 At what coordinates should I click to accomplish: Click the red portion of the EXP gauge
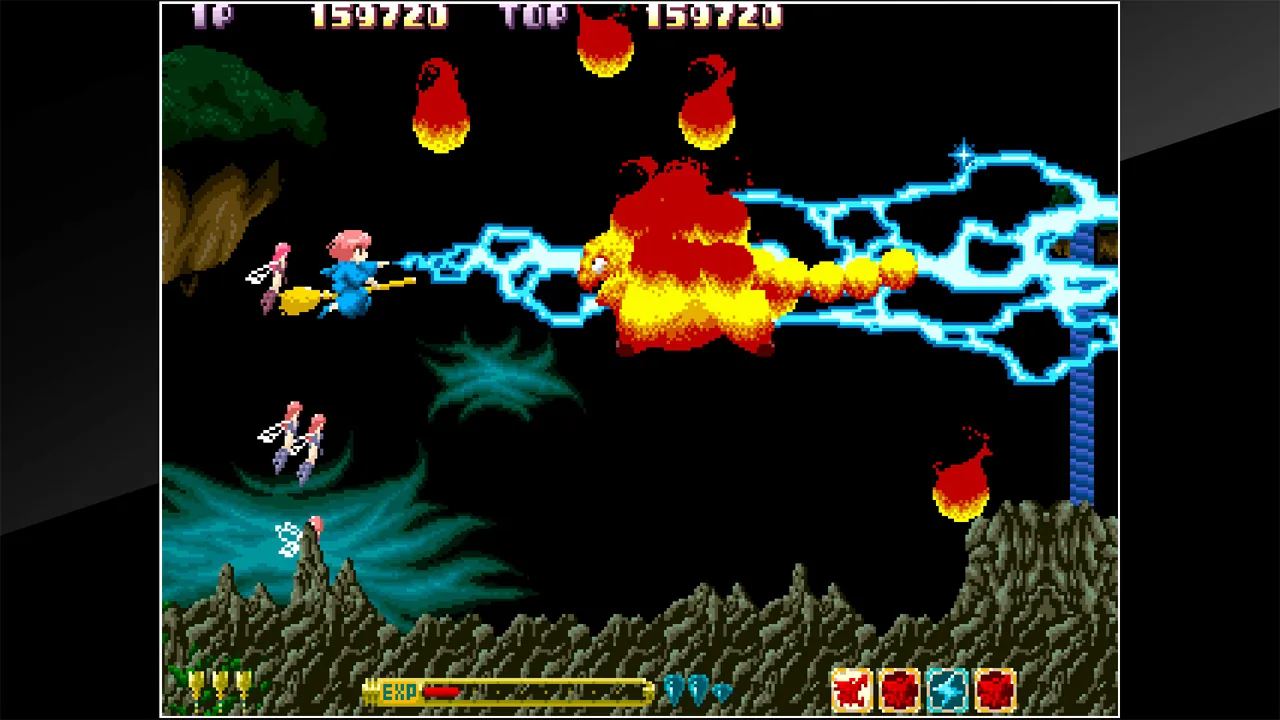point(440,691)
